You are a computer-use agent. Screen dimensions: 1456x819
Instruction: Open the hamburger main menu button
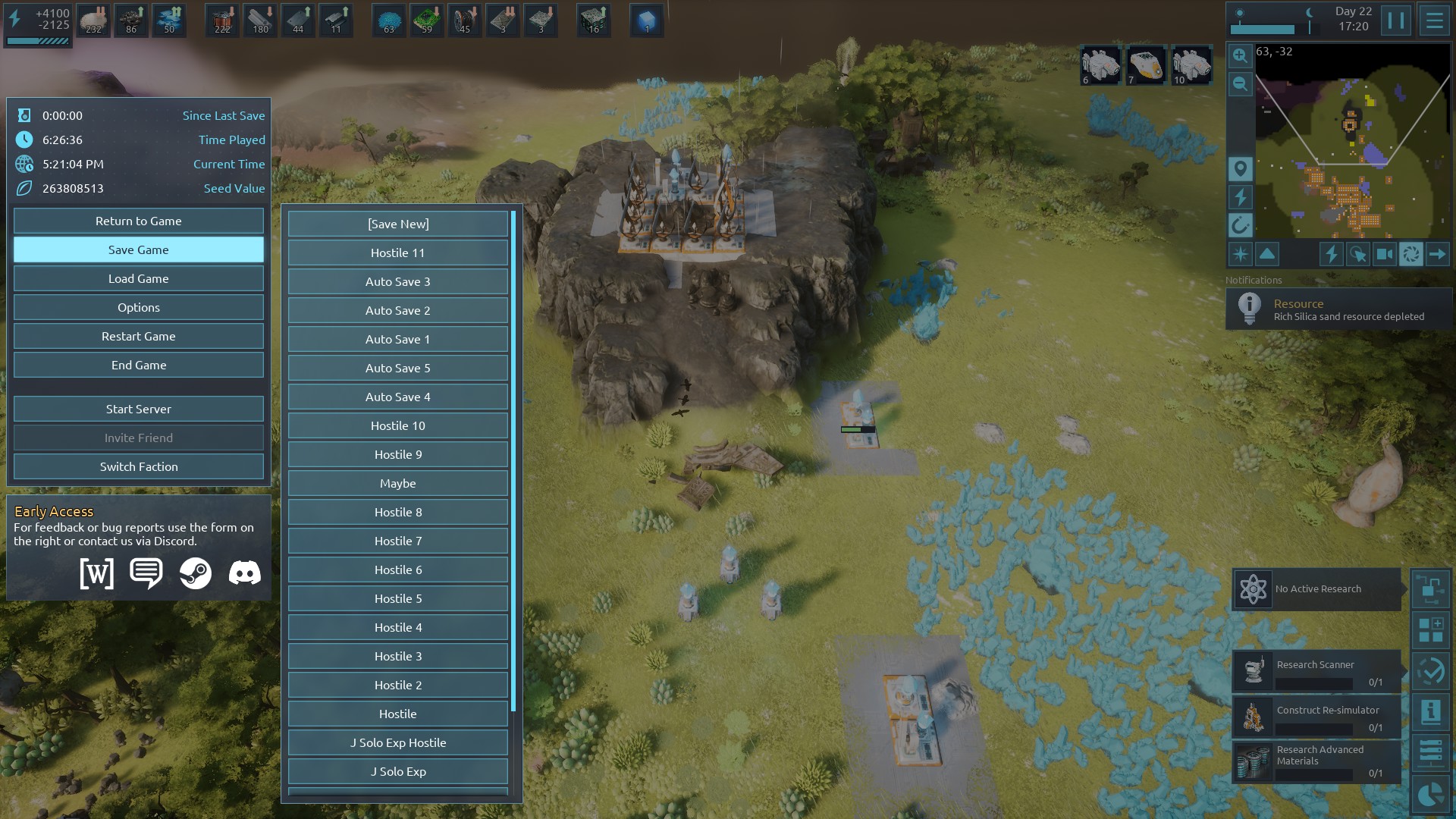(1434, 20)
